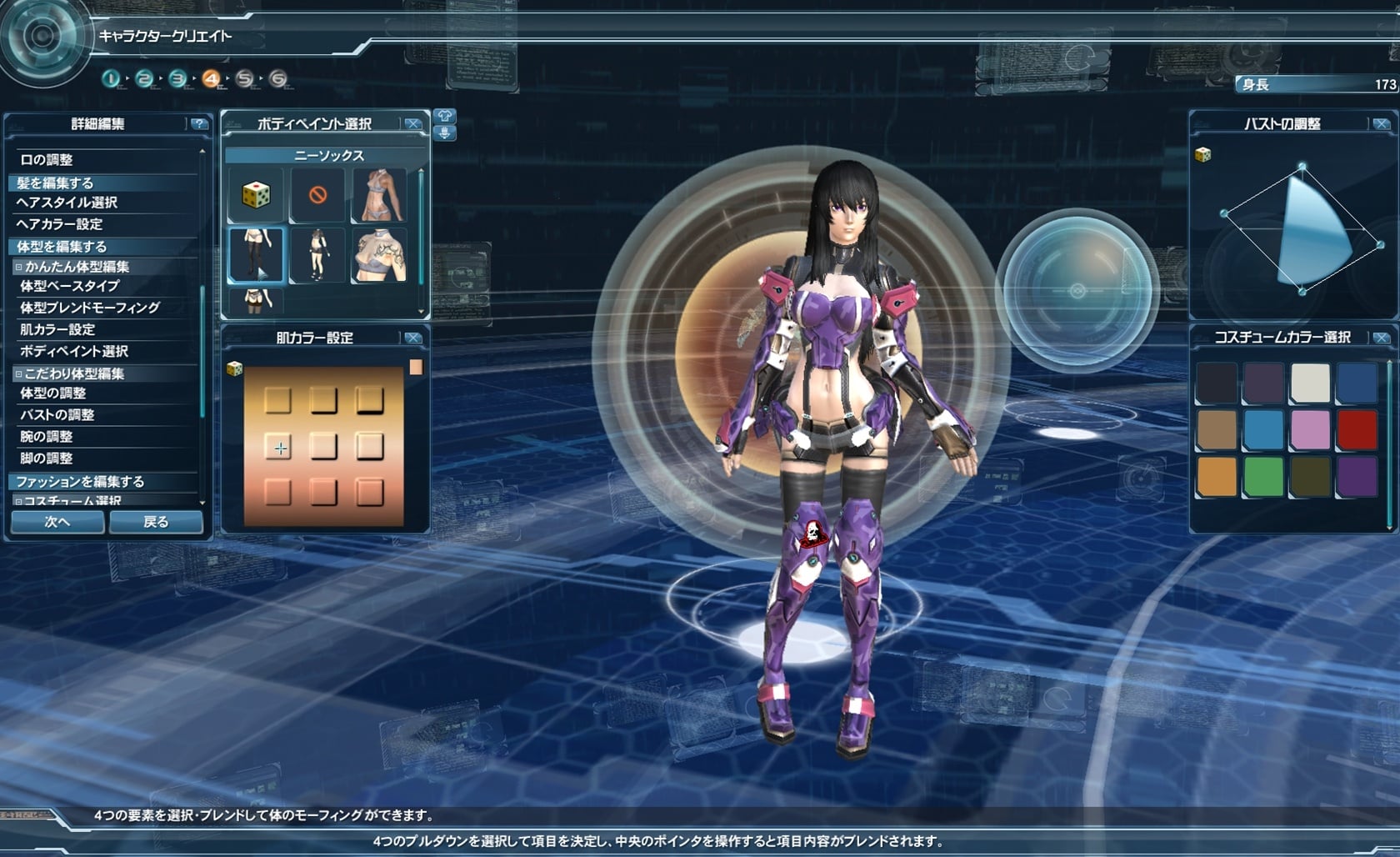Open 脚の調整 leg adjustment
The image size is (1400, 857).
pos(47,458)
